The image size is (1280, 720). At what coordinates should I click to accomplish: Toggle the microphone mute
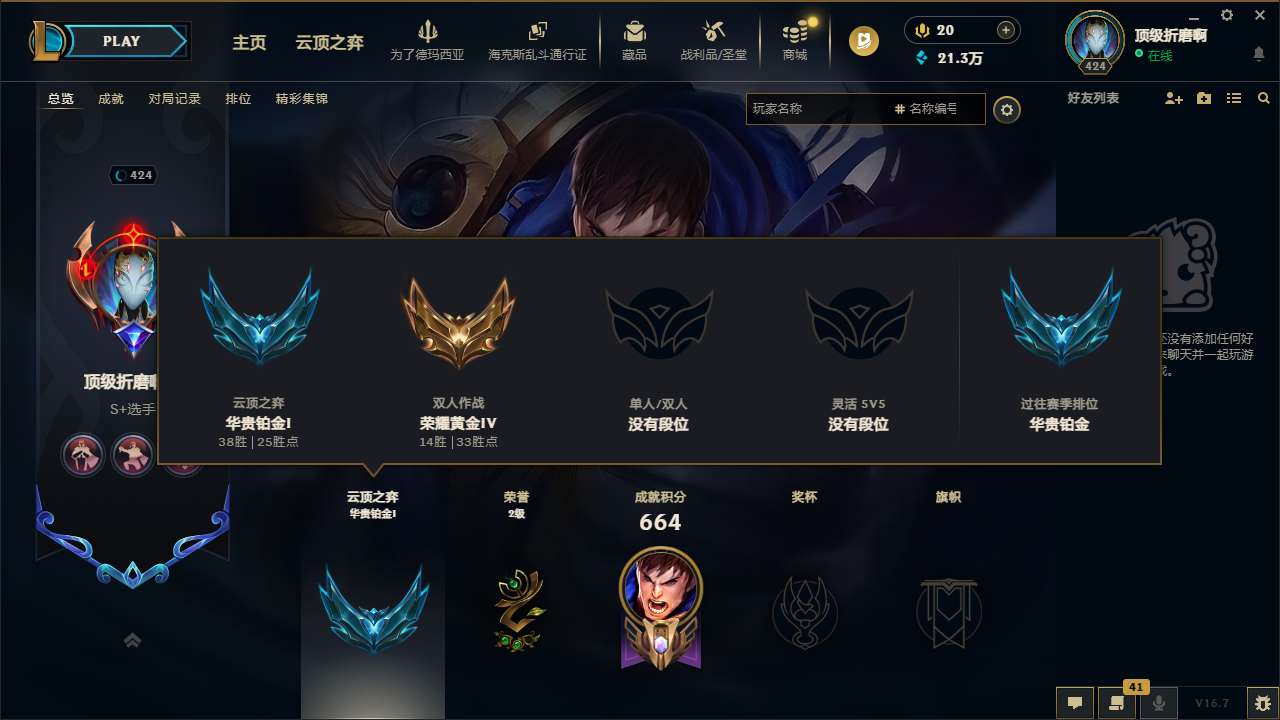coord(1158,703)
